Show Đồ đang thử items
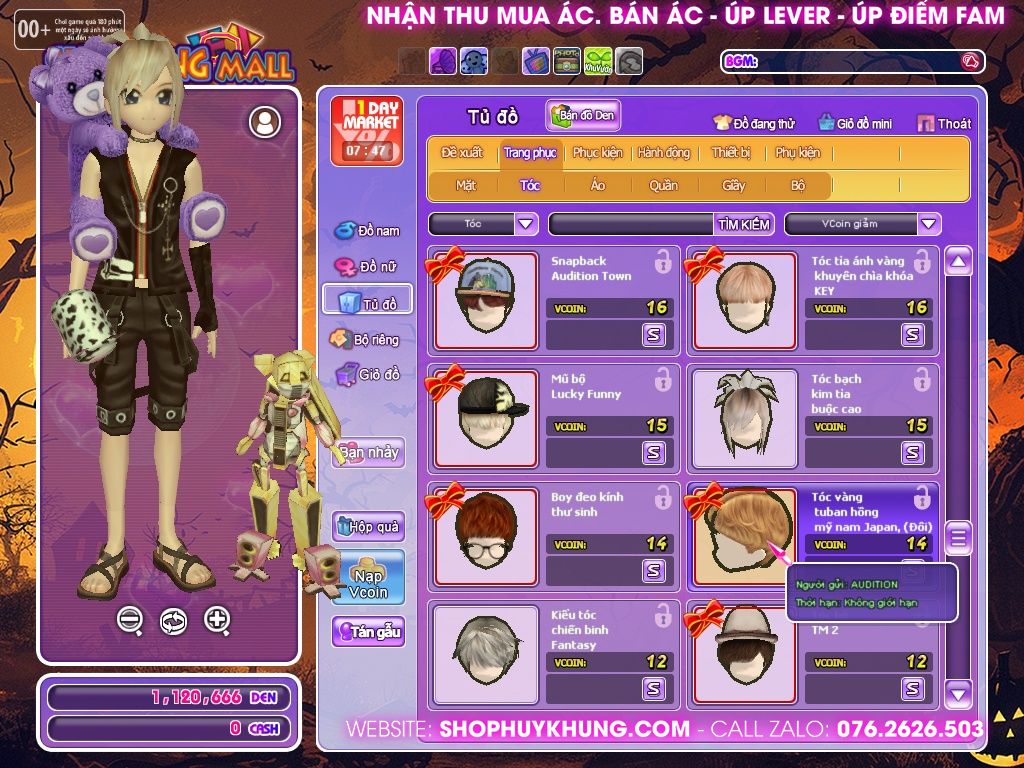This screenshot has width=1024, height=768. [755, 123]
